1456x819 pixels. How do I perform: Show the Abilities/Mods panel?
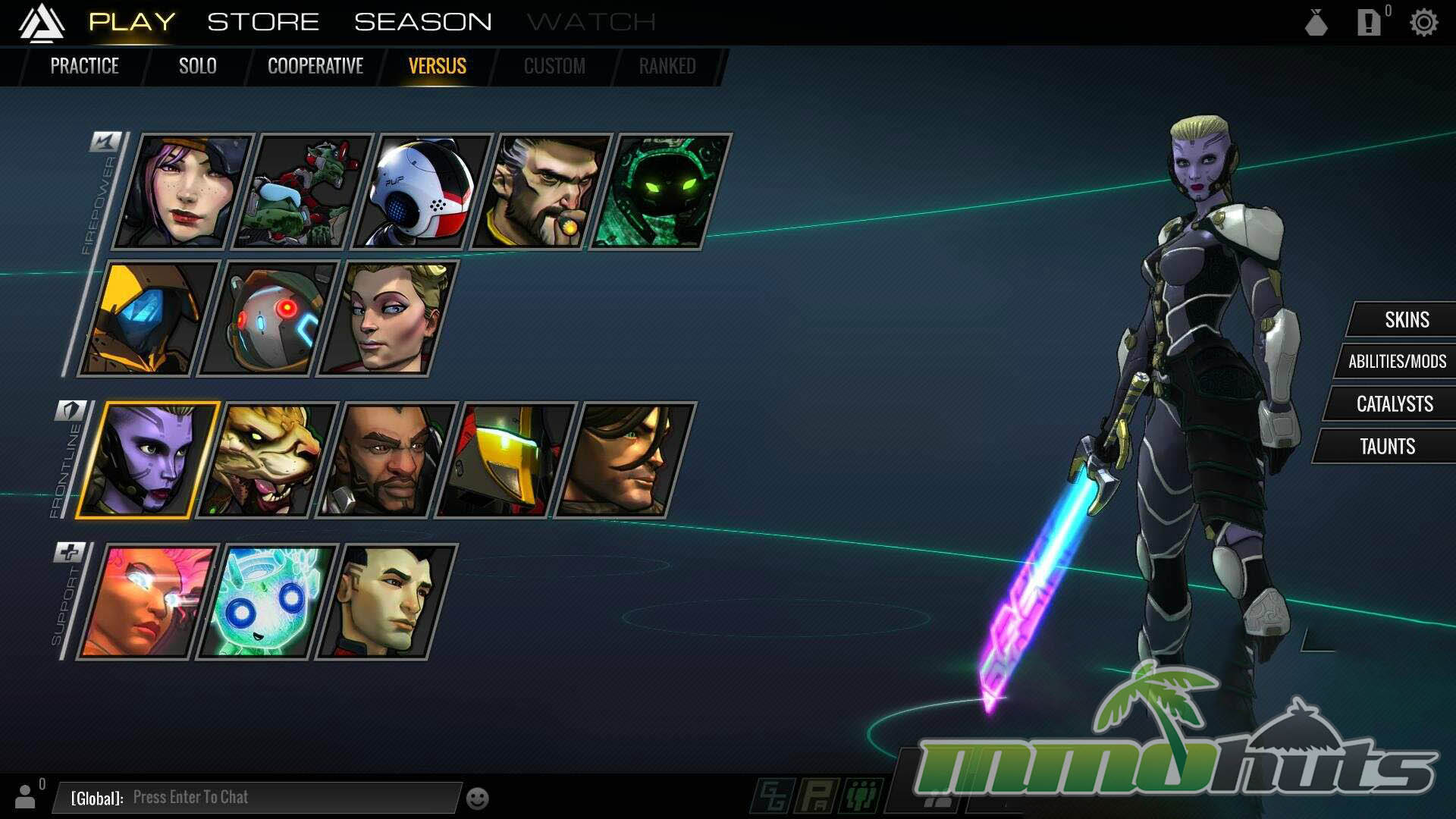click(x=1397, y=362)
